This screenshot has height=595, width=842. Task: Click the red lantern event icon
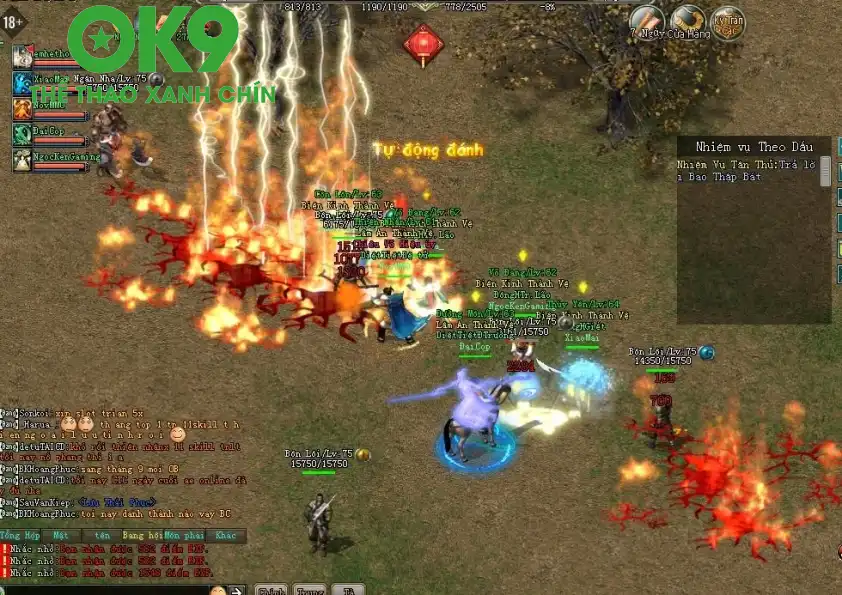(x=423, y=45)
